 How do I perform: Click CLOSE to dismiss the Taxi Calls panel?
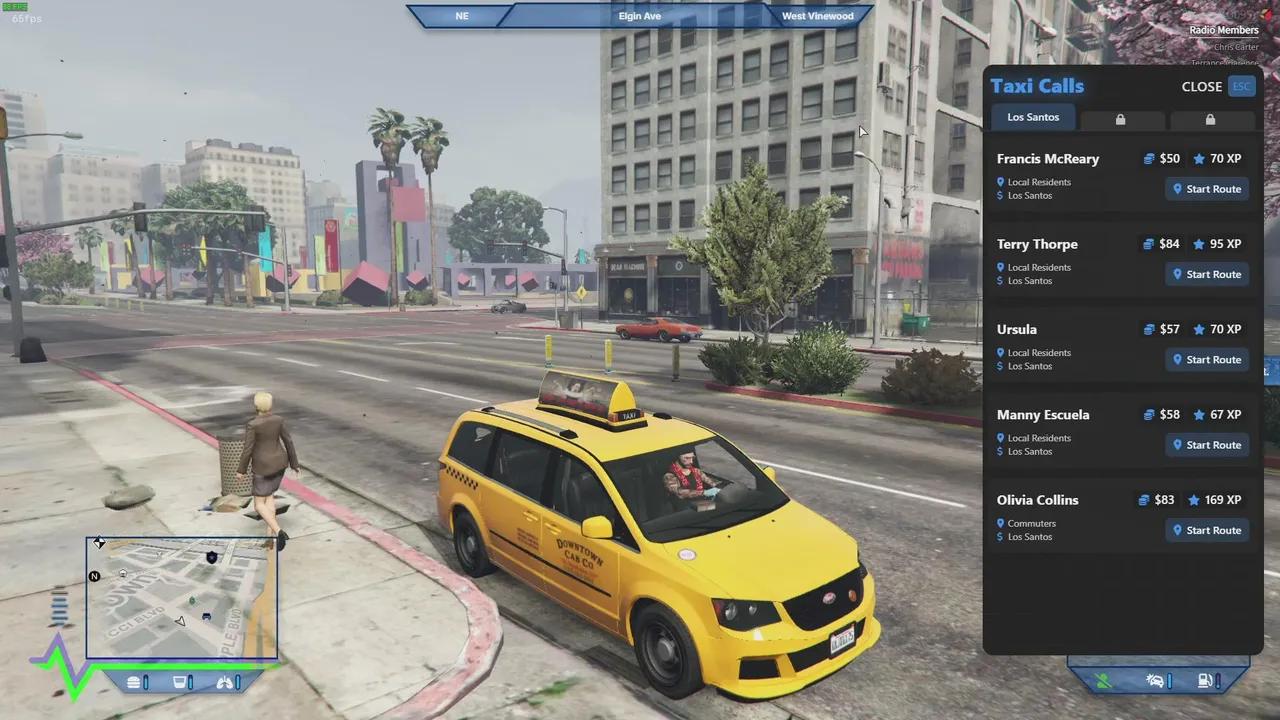click(1202, 86)
